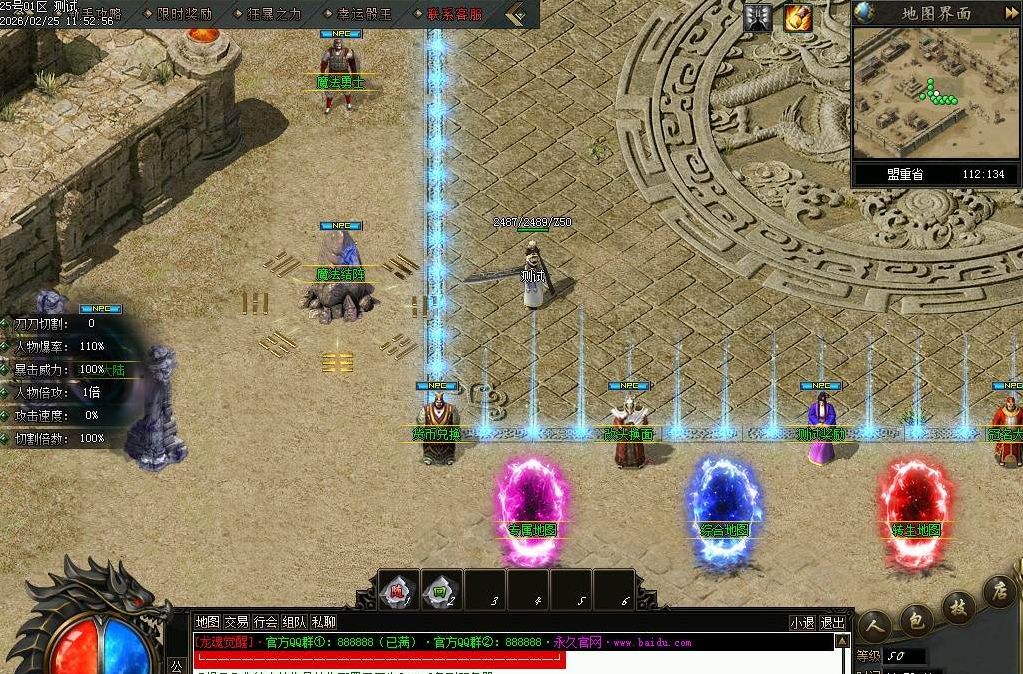The height and width of the screenshot is (674, 1023).
Task: Collapse the top menu bar with the arrow
Action: coord(517,14)
